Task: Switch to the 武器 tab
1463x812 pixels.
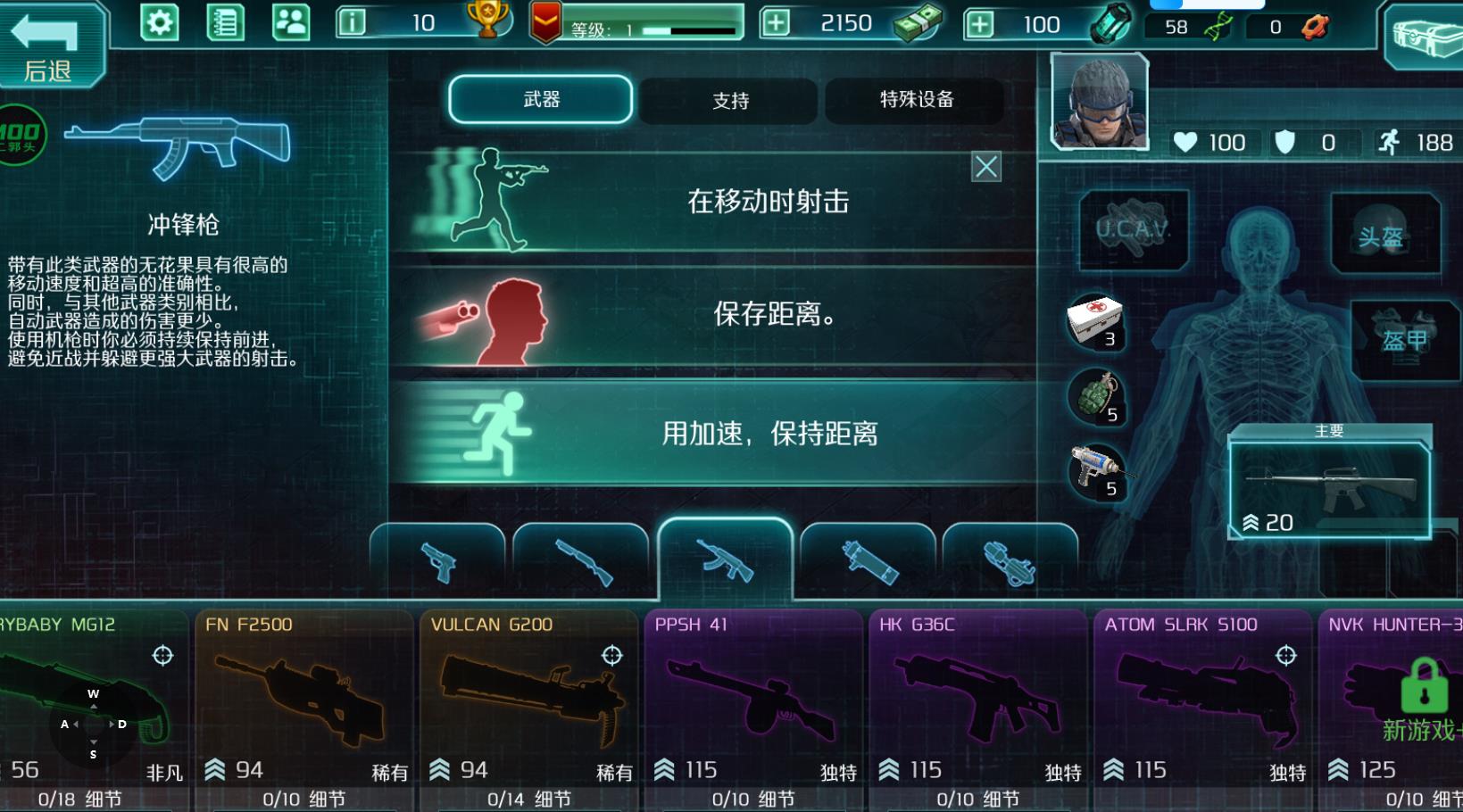Action: coord(541,99)
